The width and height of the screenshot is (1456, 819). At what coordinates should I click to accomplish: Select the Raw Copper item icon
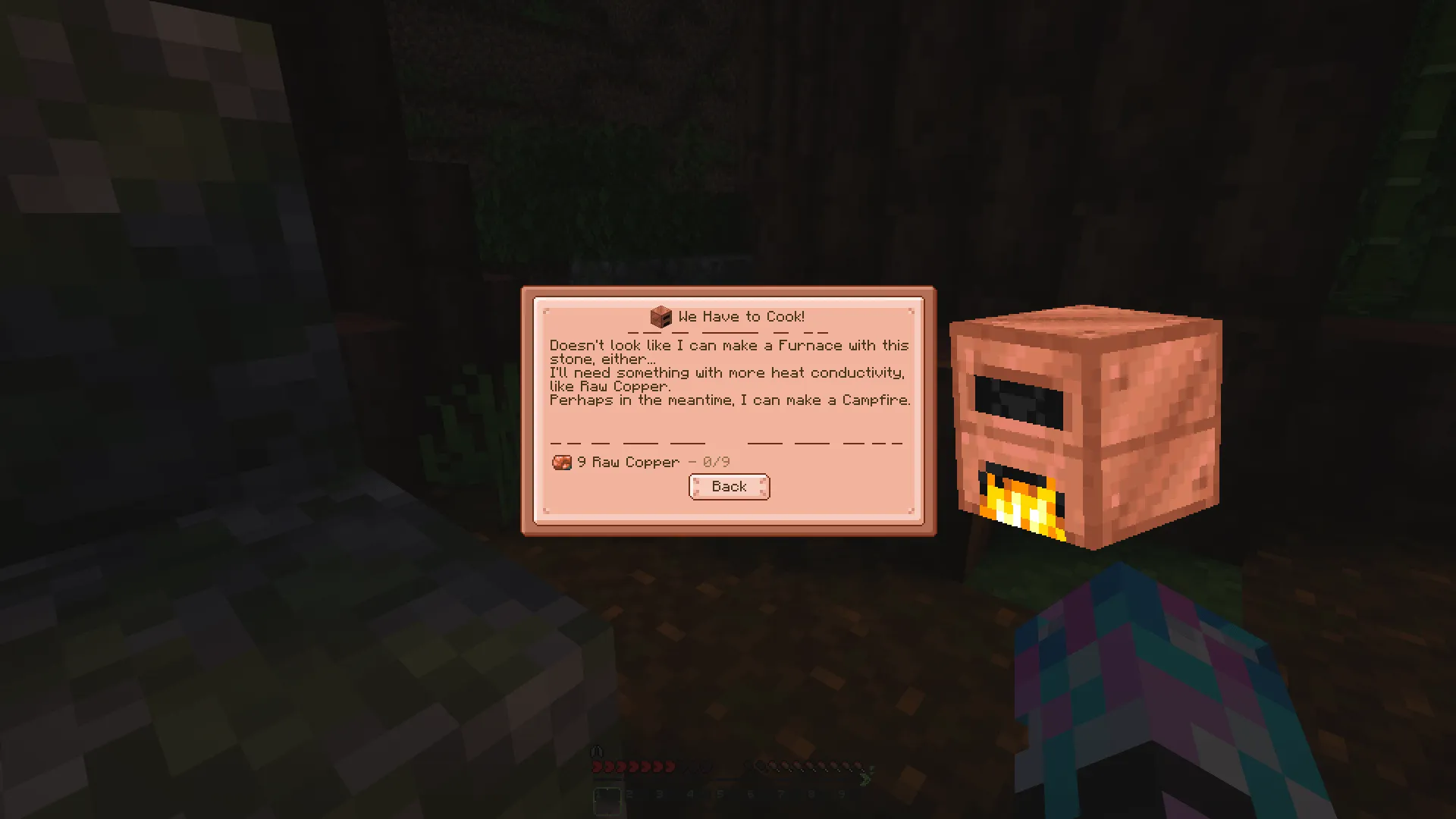[x=562, y=463]
